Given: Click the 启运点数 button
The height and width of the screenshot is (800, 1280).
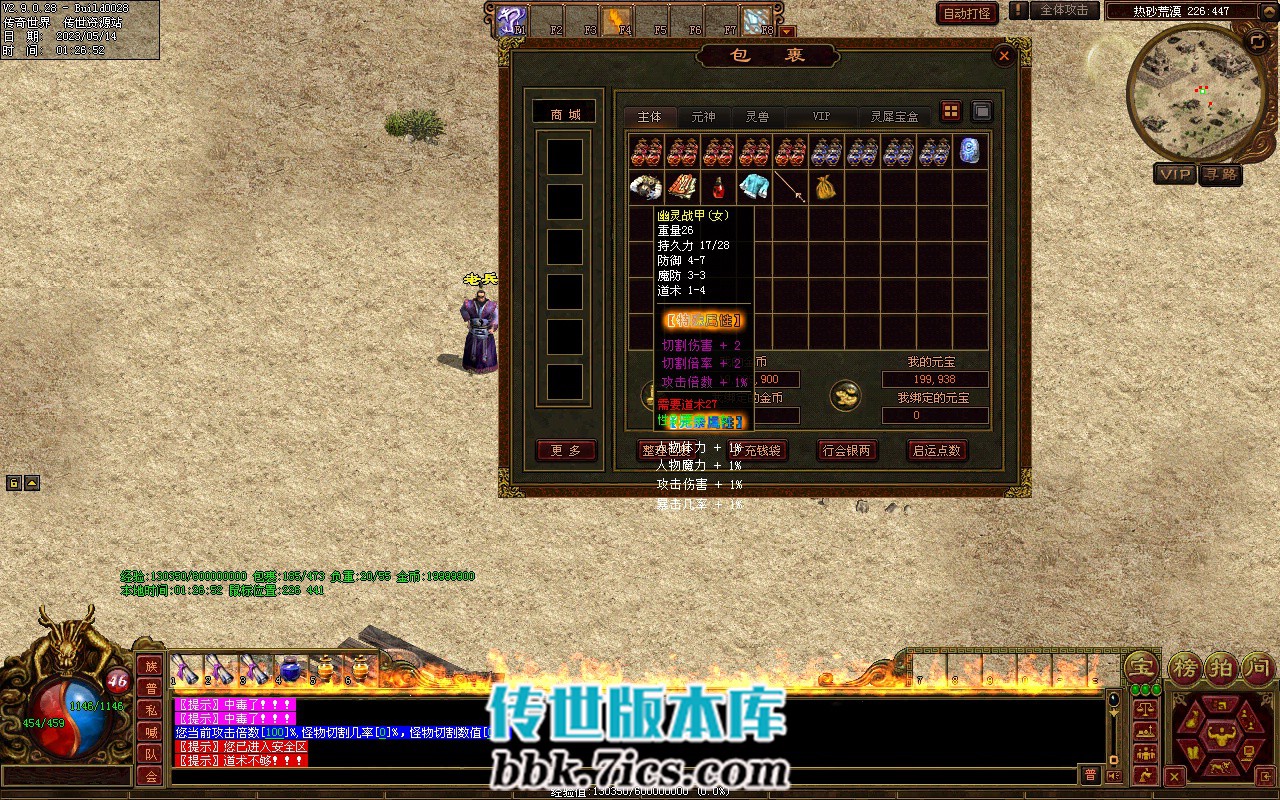Looking at the screenshot, I should pyautogui.click(x=937, y=450).
